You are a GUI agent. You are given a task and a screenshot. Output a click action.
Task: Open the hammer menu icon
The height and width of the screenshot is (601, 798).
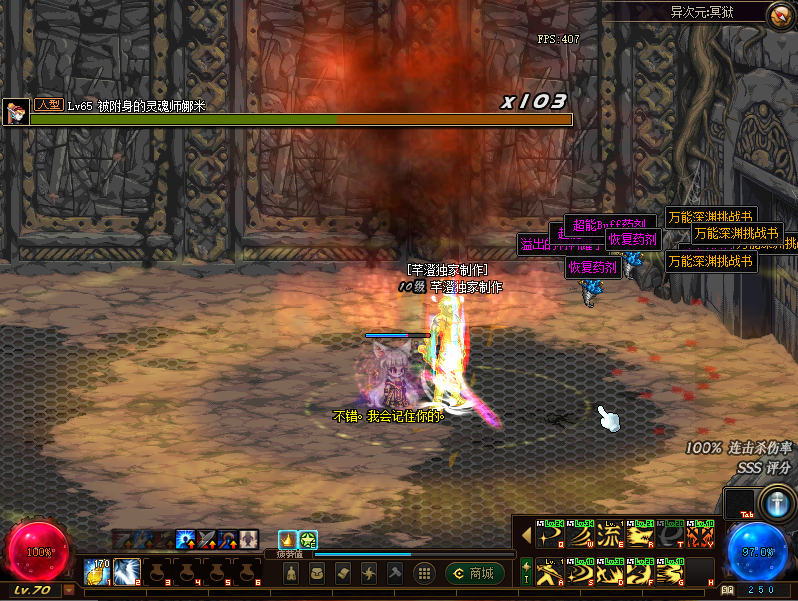pos(394,573)
